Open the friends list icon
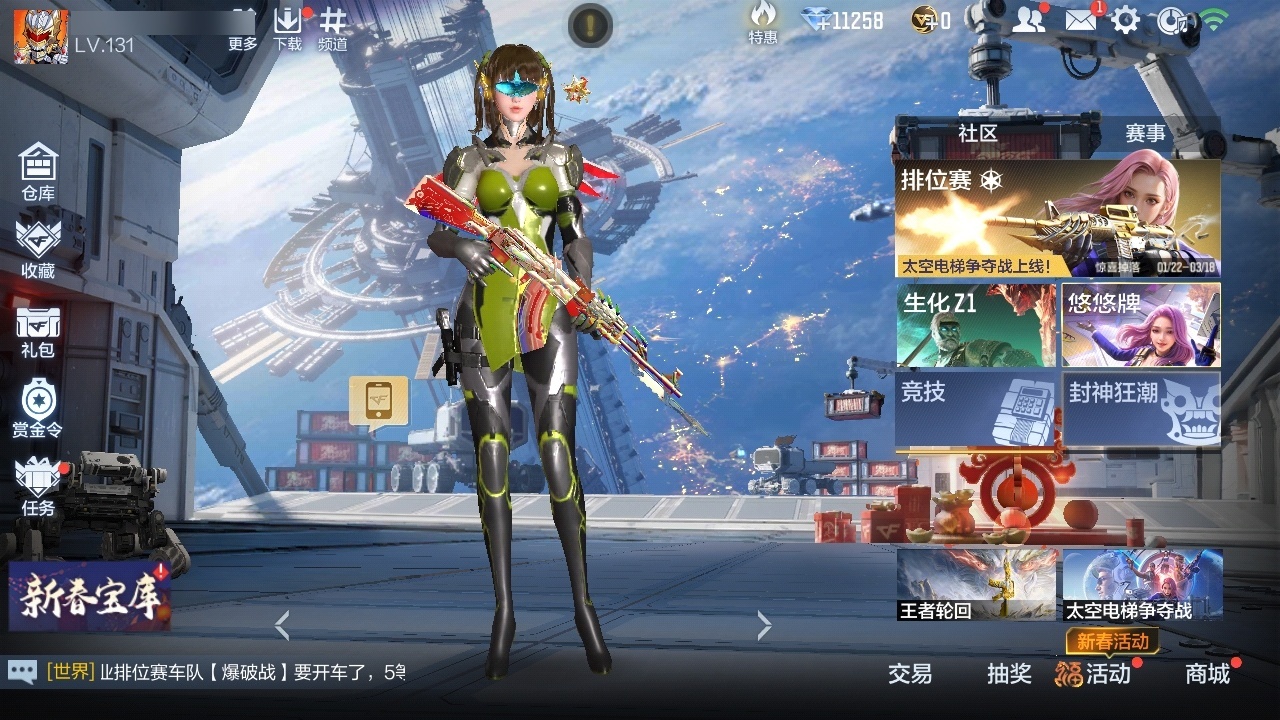This screenshot has height=720, width=1280. pyautogui.click(x=1028, y=18)
